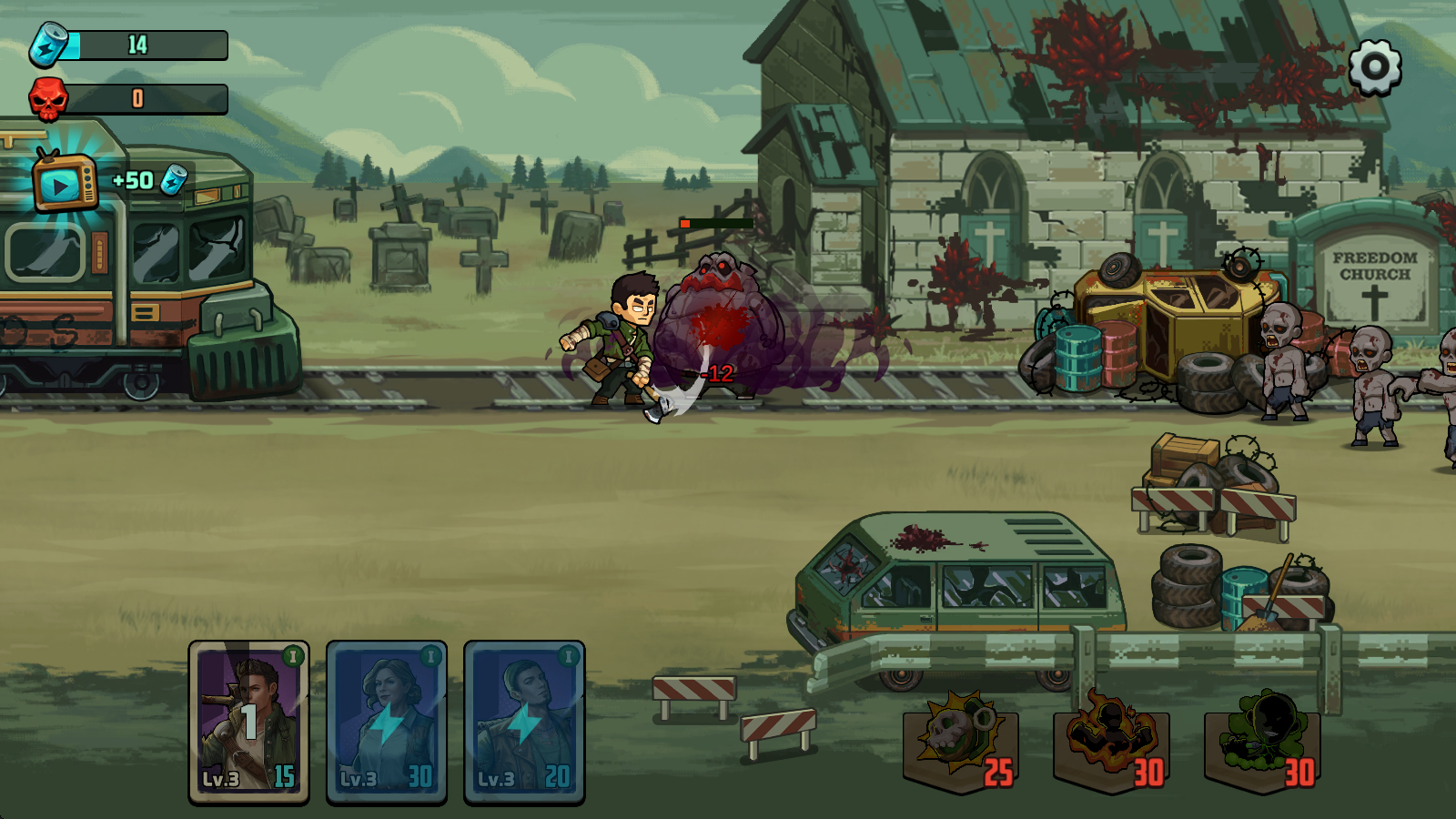Choose the unit card costing 20

pyautogui.click(x=524, y=722)
